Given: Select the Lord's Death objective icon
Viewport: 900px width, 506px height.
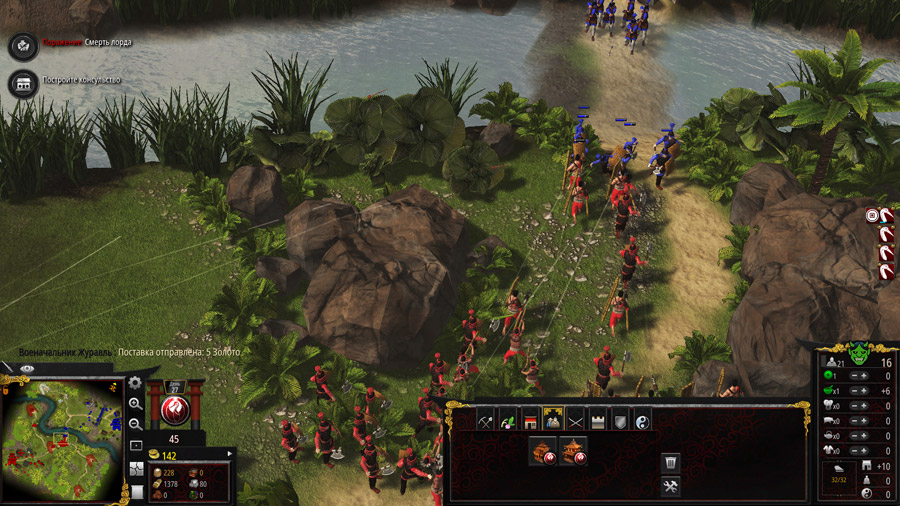Looking at the screenshot, I should click(22, 46).
